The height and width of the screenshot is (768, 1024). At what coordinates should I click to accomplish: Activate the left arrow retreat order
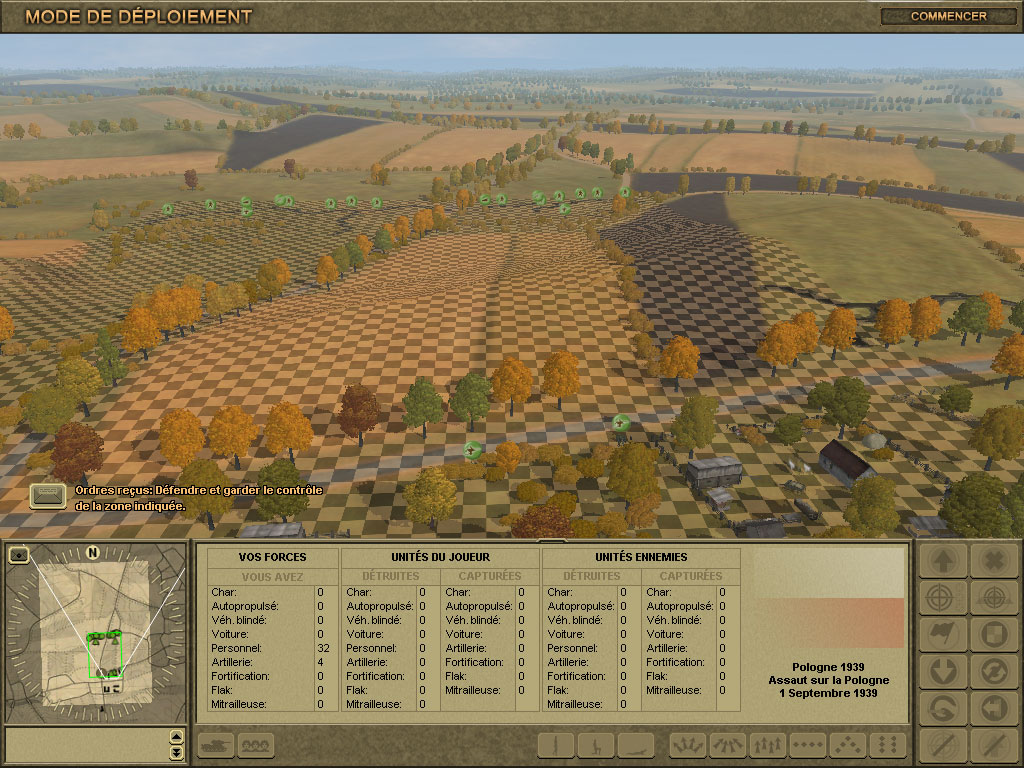(x=993, y=708)
